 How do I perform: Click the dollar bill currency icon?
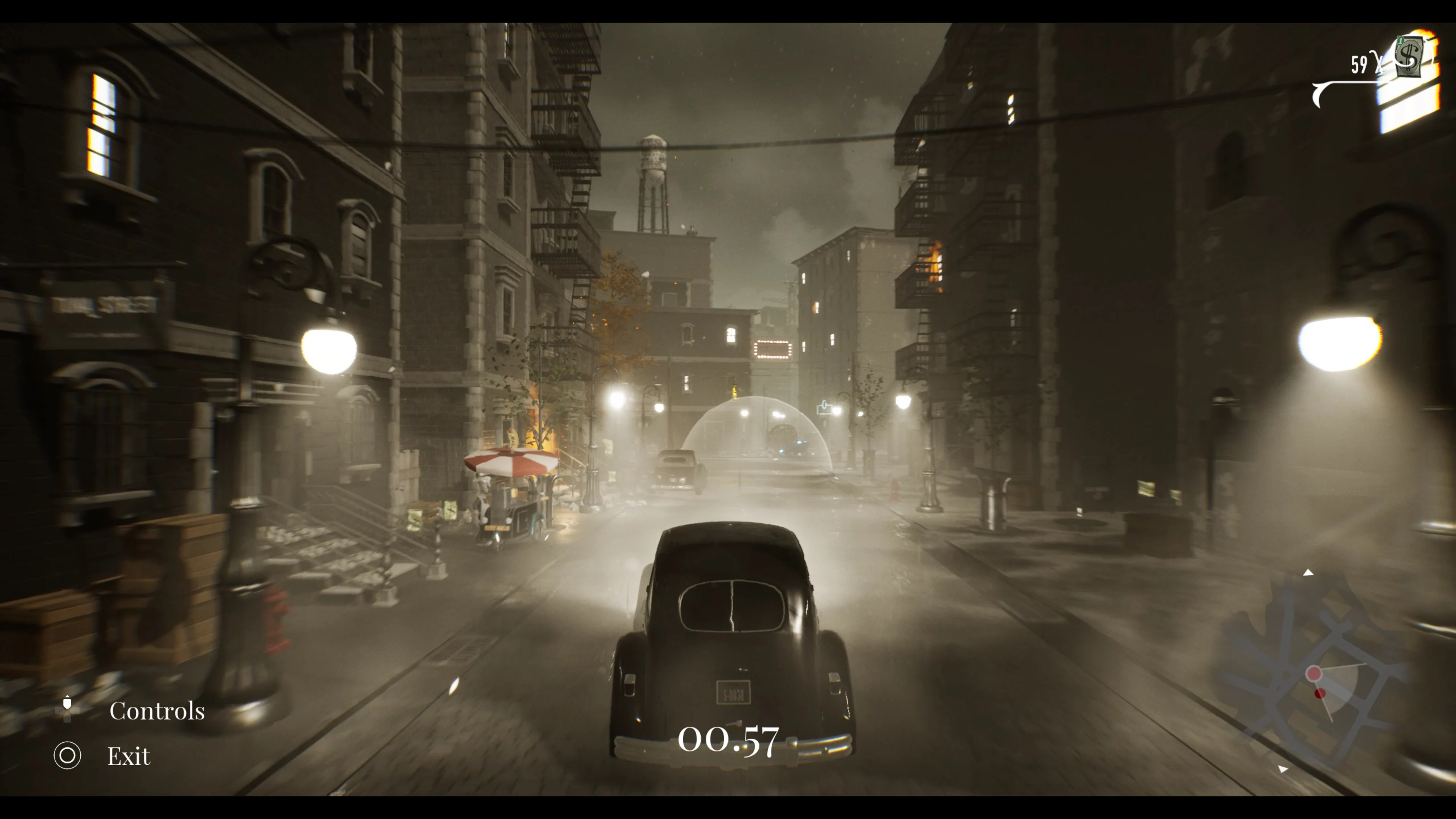(x=1409, y=57)
